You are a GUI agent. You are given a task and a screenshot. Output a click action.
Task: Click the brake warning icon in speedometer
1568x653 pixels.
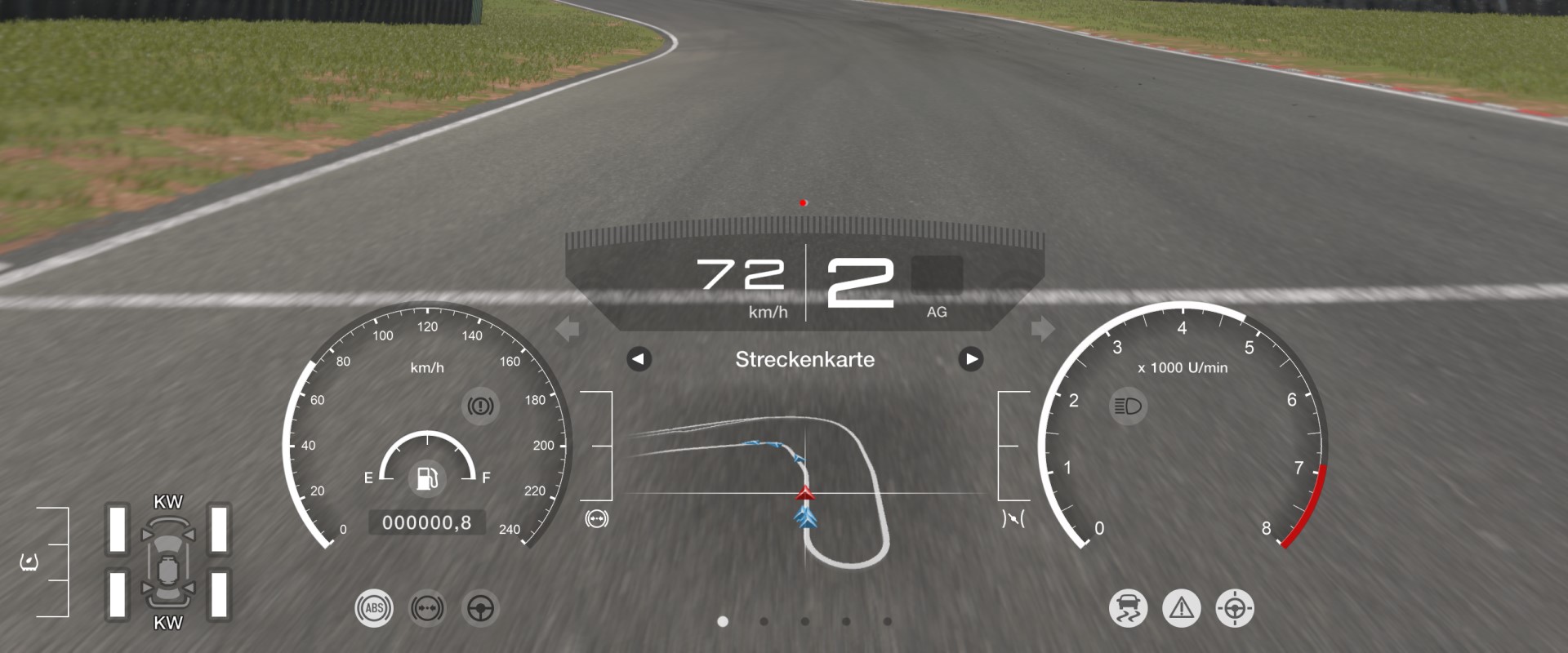480,406
